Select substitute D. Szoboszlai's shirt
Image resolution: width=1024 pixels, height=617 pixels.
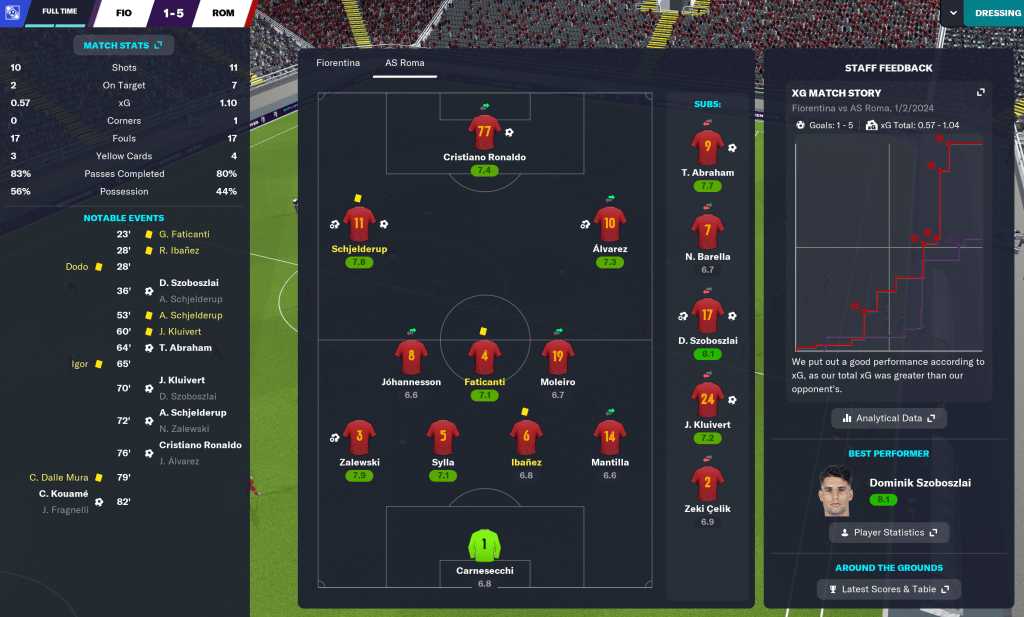(x=707, y=315)
